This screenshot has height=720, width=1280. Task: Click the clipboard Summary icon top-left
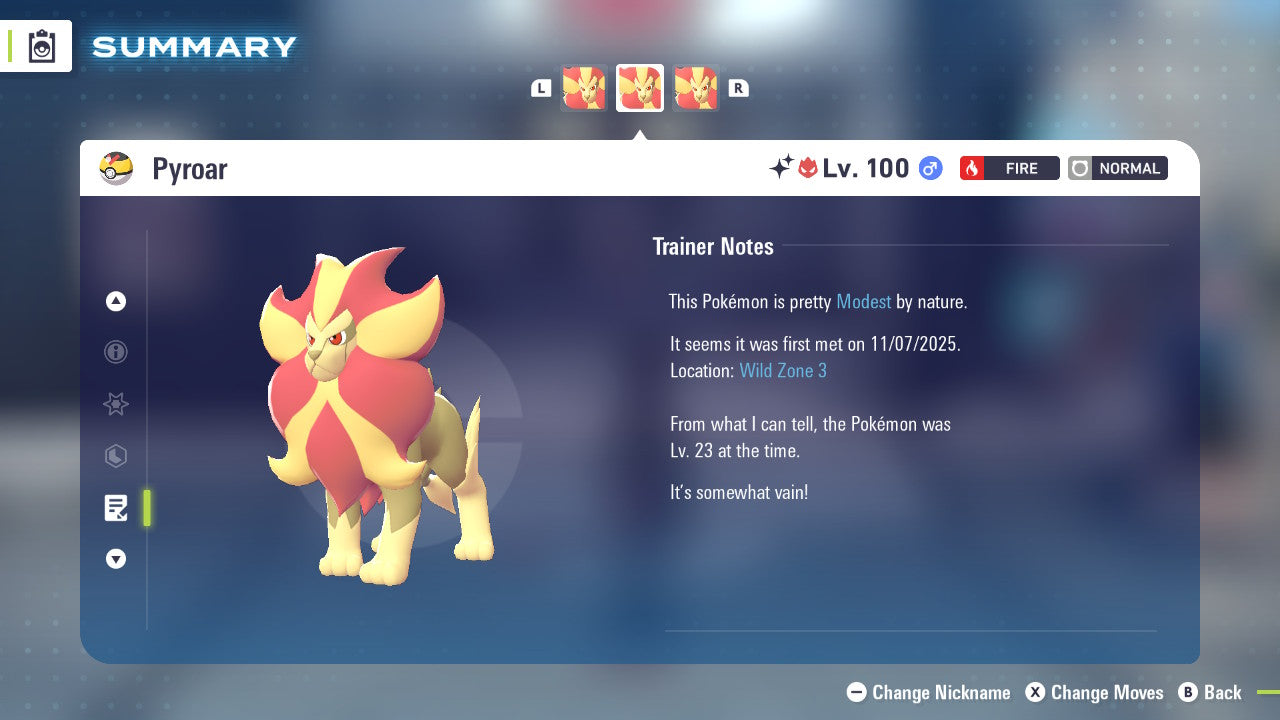click(40, 45)
